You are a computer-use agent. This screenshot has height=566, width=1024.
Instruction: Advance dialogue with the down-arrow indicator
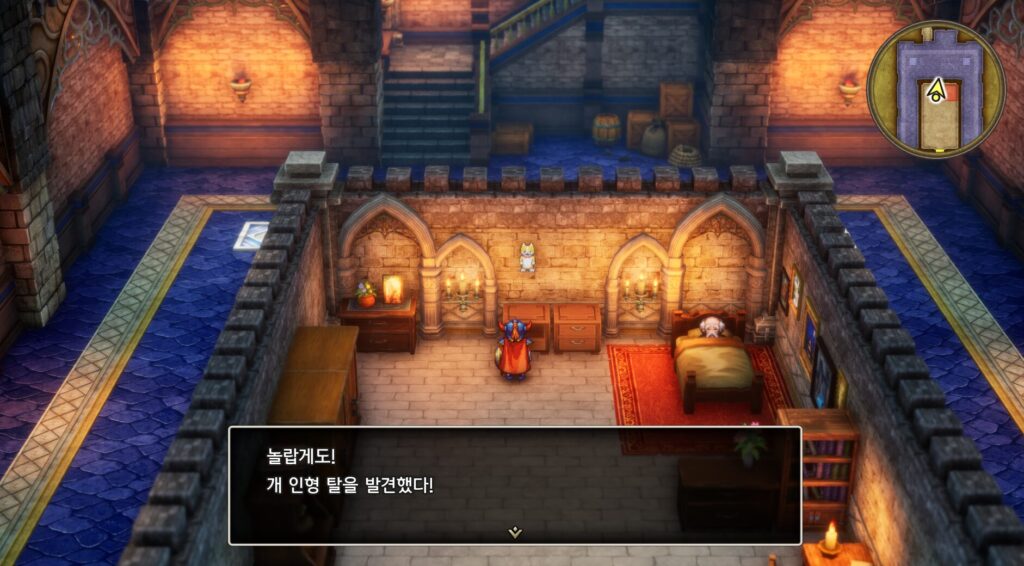(x=515, y=532)
